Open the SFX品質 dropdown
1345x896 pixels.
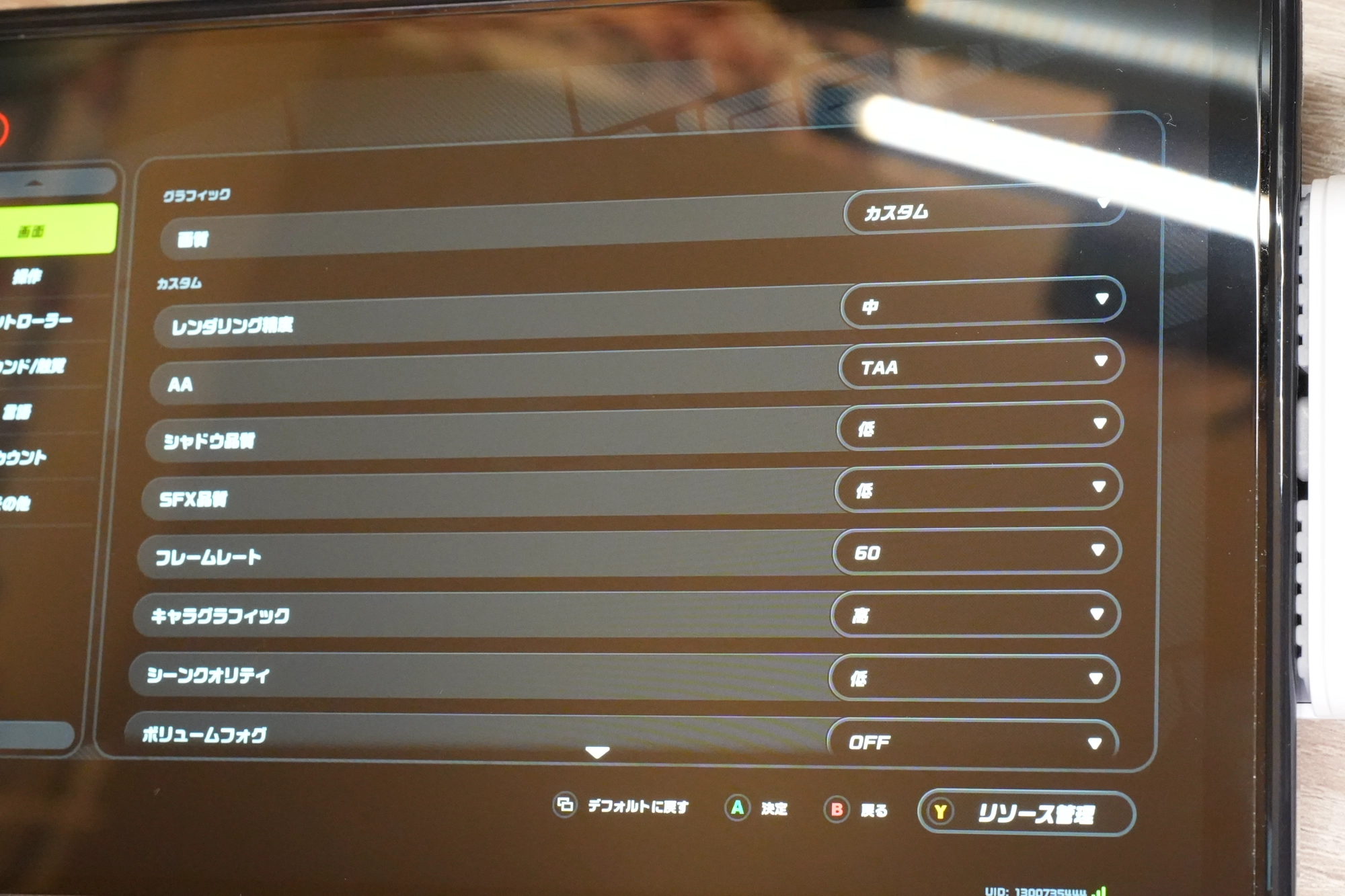[978, 489]
